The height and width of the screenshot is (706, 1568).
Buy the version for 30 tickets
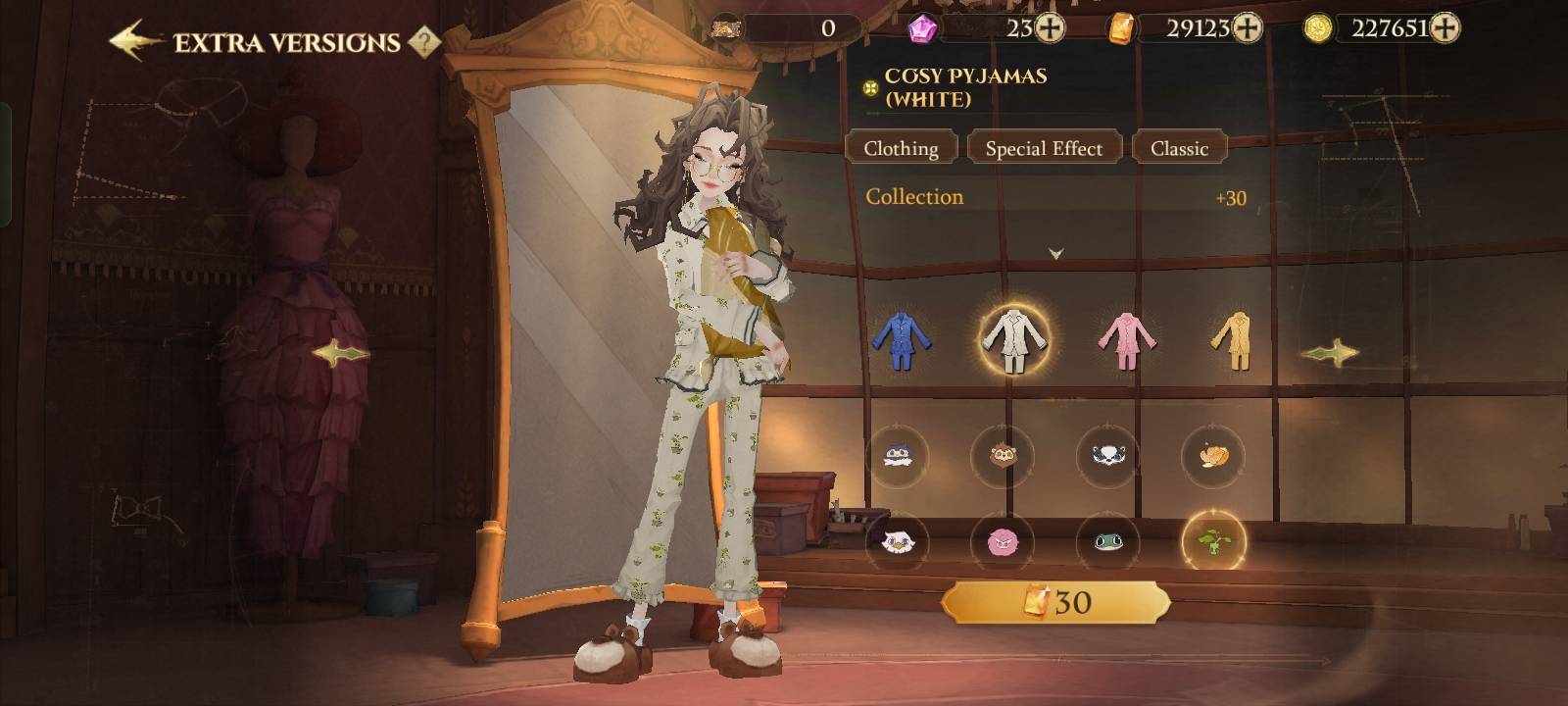click(x=1055, y=602)
